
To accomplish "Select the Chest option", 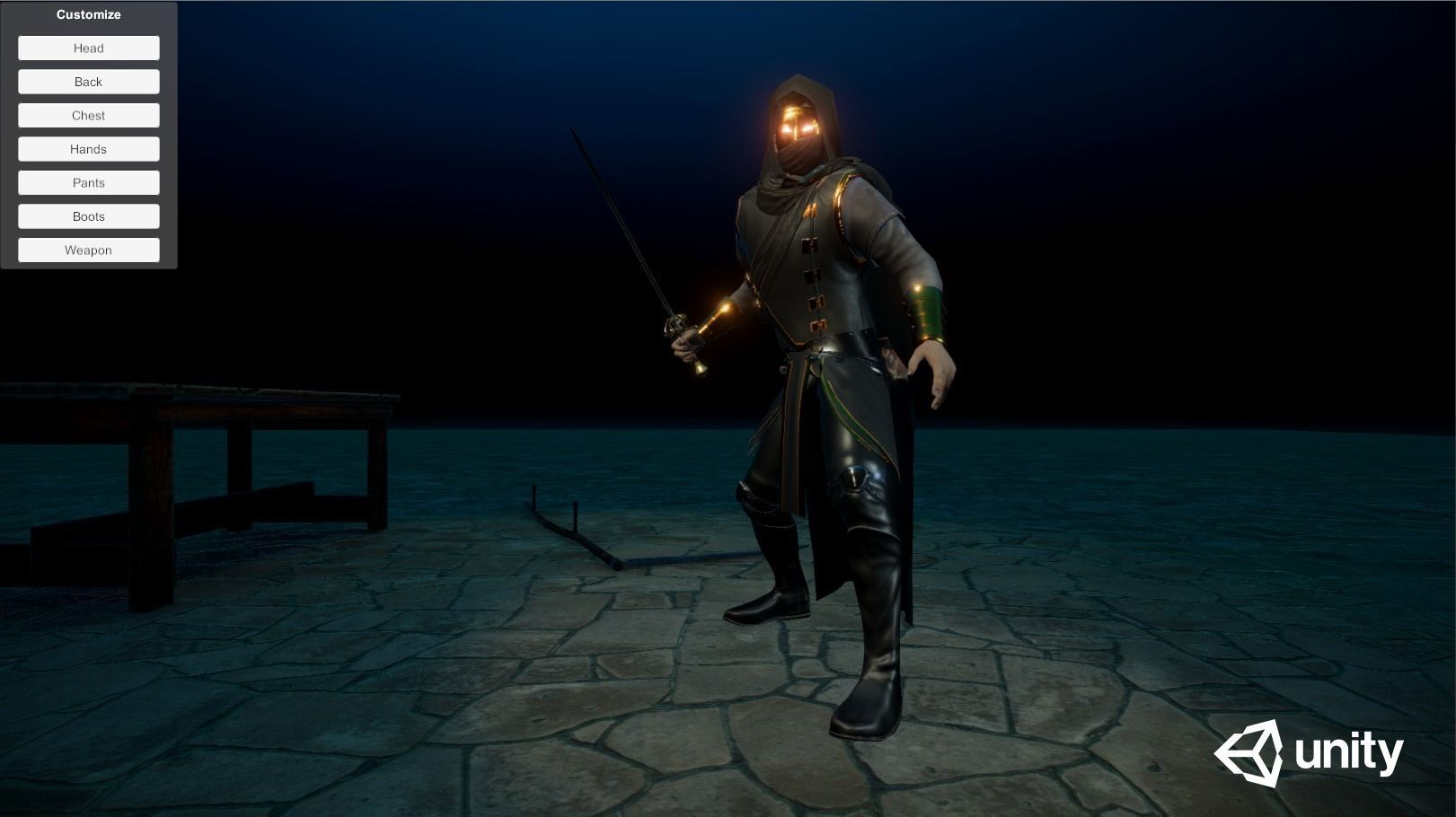I will (x=88, y=115).
